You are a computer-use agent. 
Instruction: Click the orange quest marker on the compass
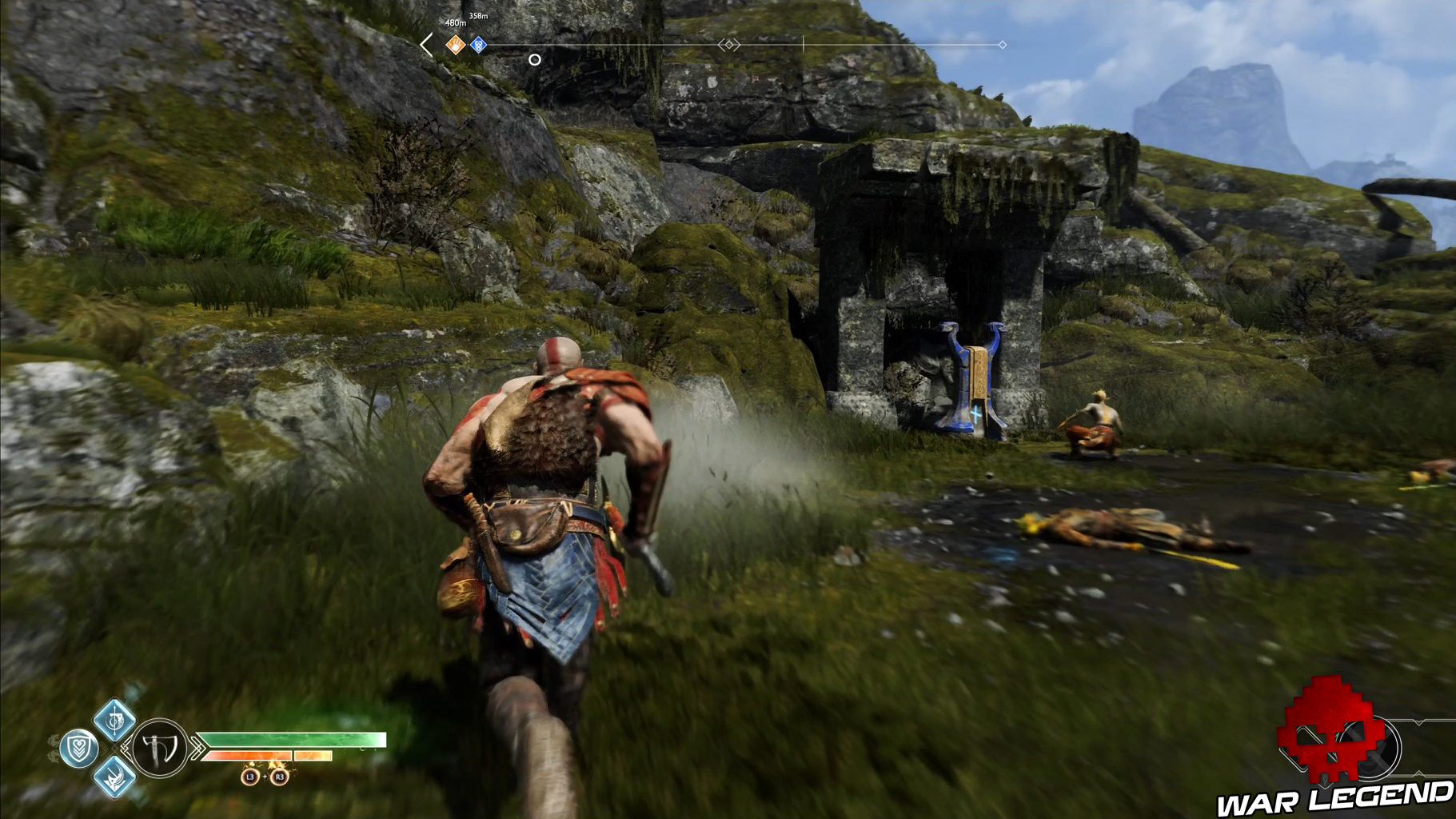456,43
